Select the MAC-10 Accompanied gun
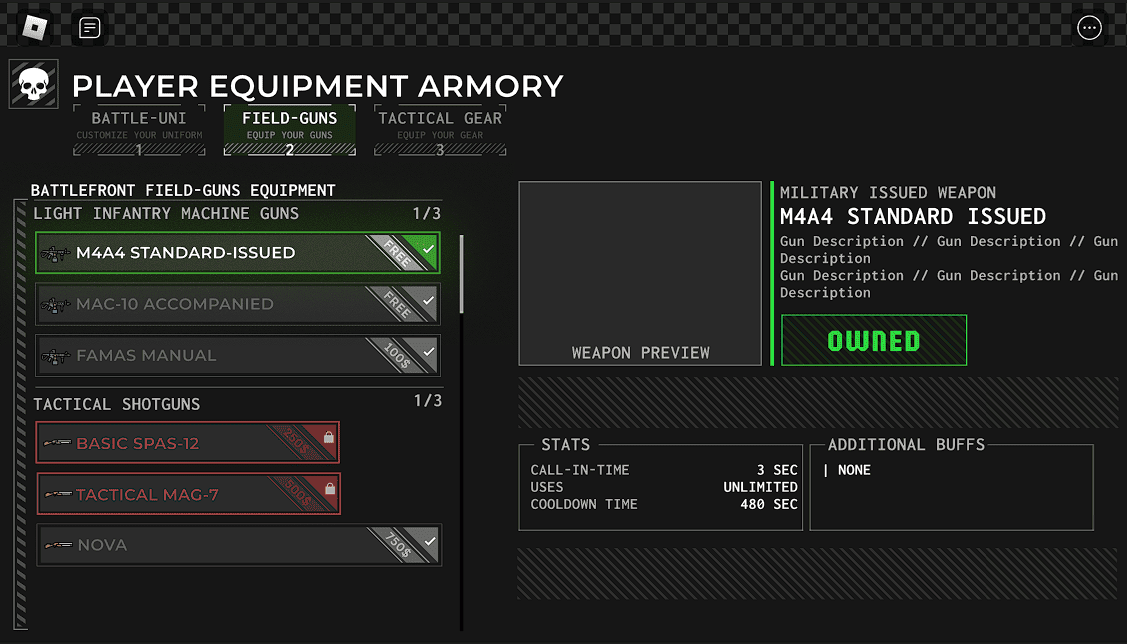 tap(237, 304)
